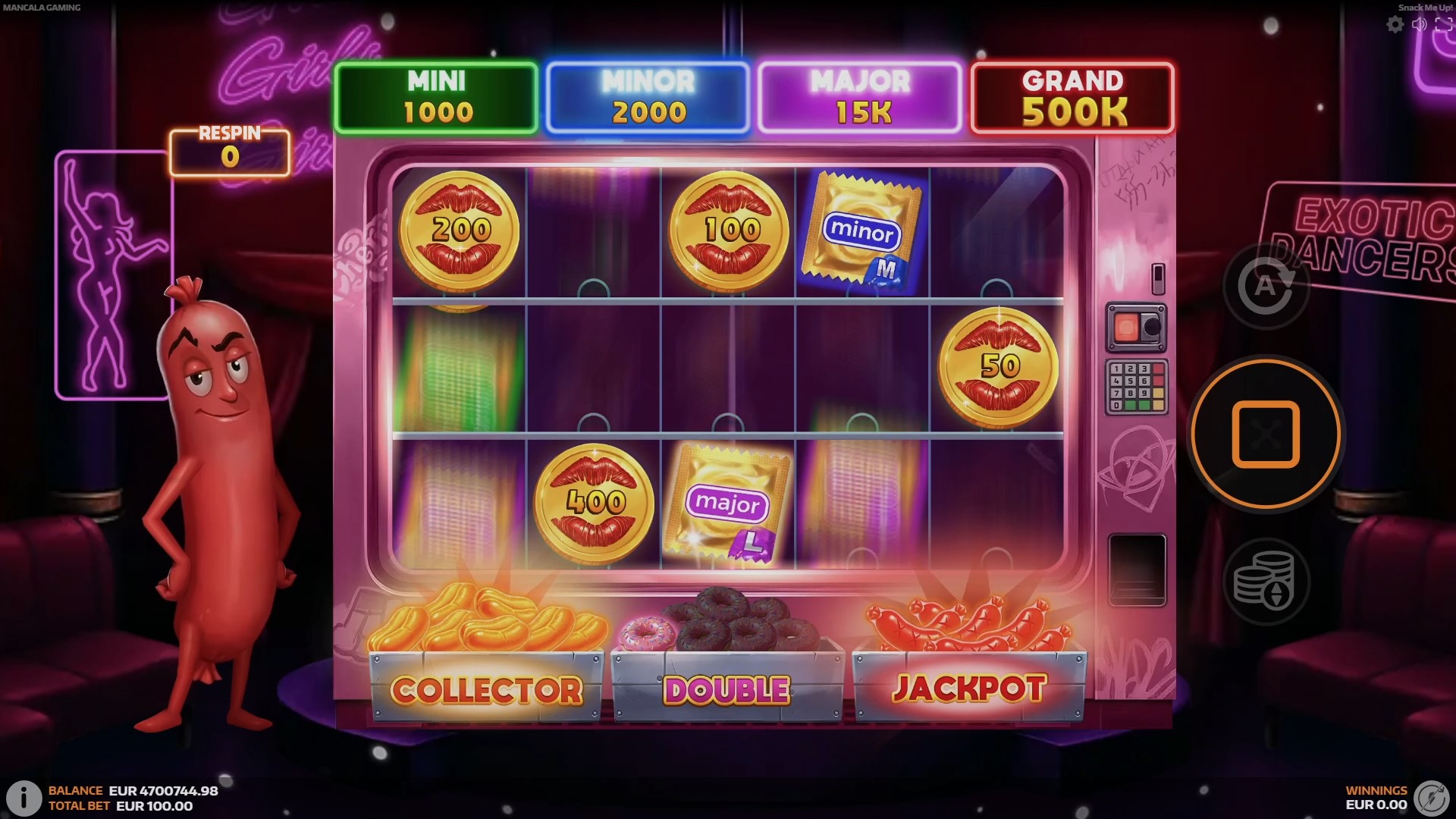Viewport: 1456px width, 819px height.
Task: Toggle the autoplay button
Action: (1265, 286)
